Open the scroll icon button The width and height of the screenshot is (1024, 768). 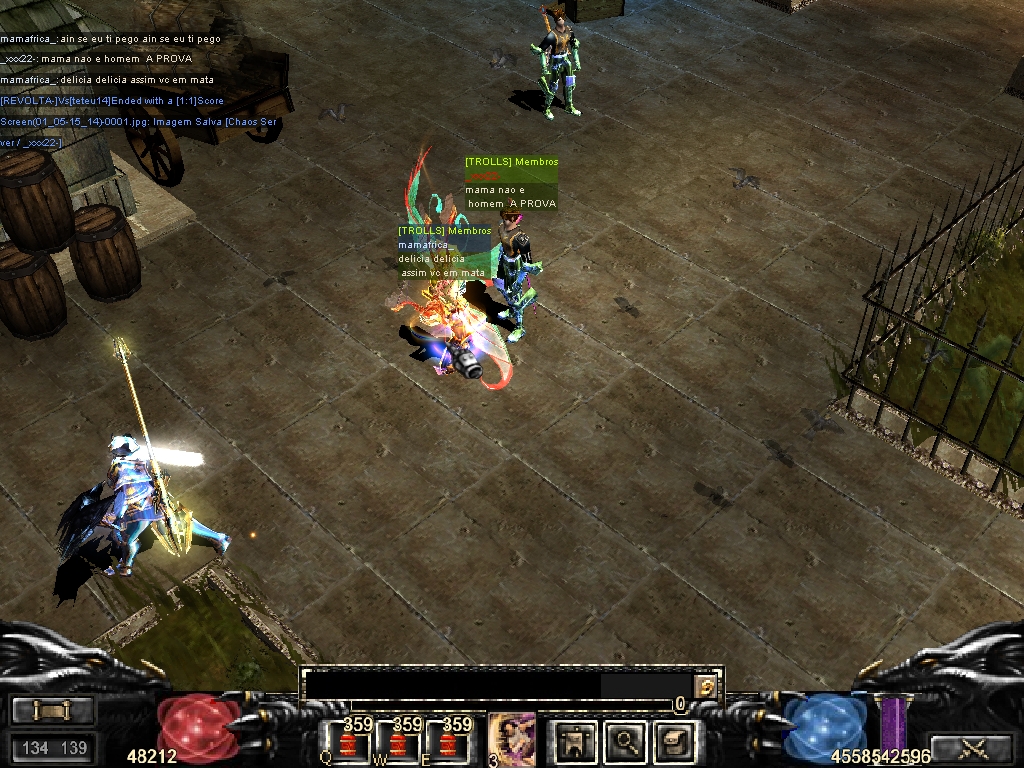675,741
